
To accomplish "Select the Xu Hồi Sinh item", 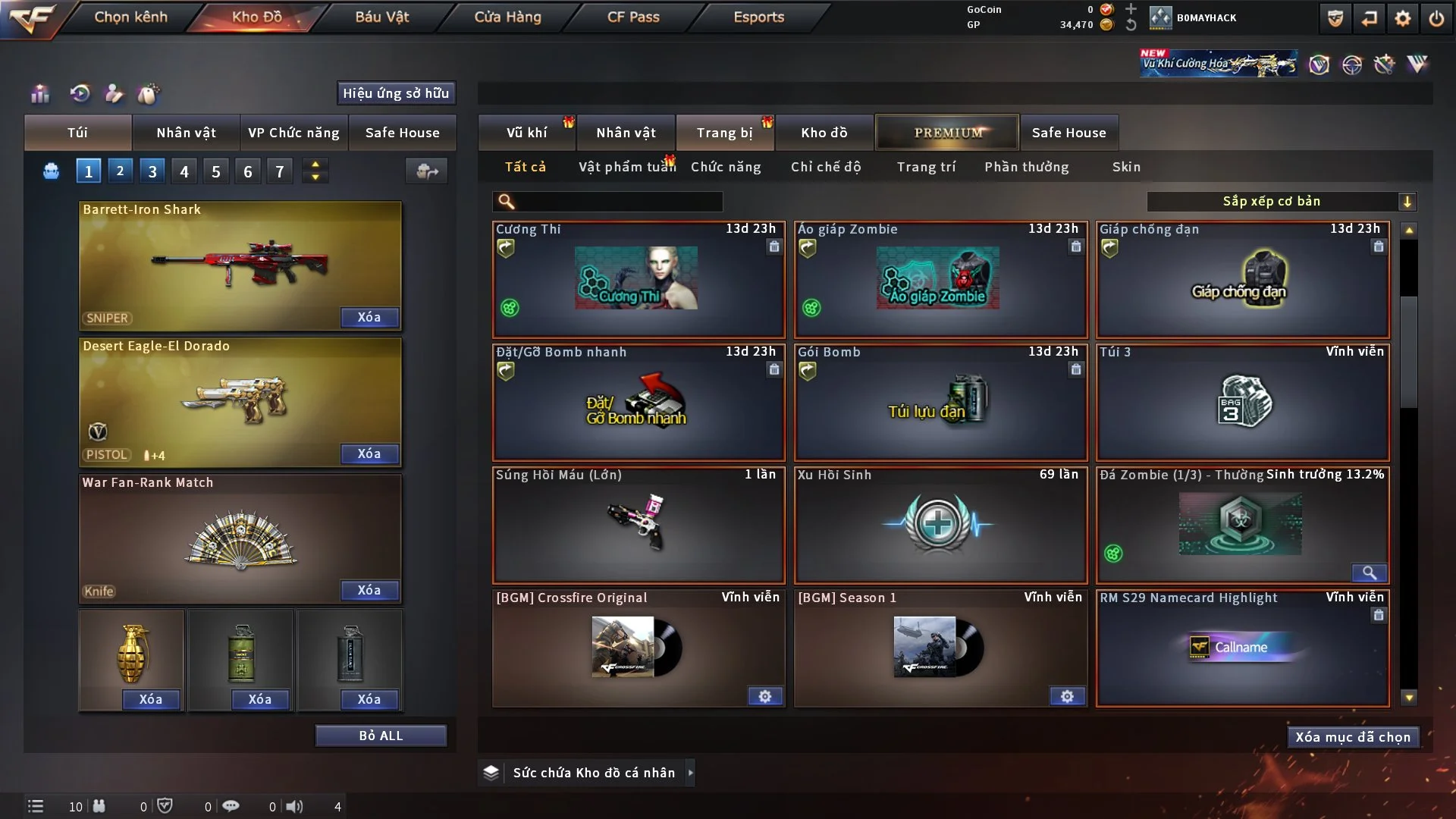I will click(940, 525).
